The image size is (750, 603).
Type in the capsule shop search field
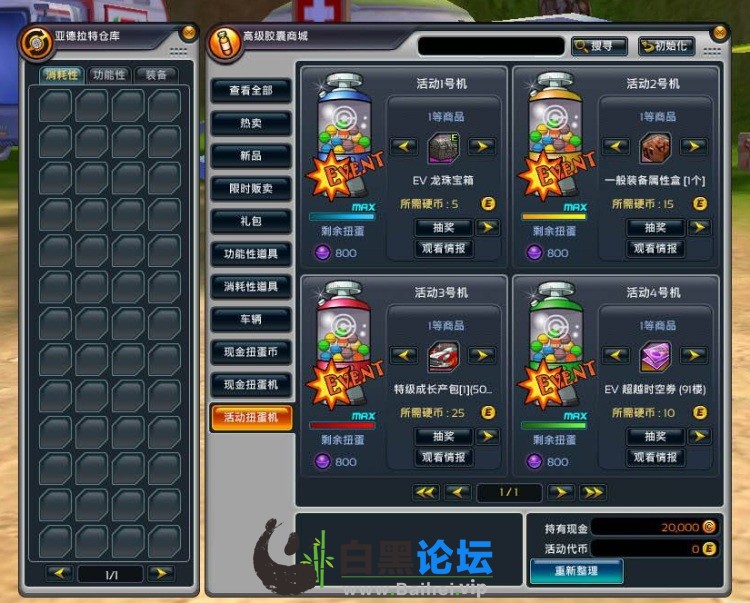pyautogui.click(x=490, y=46)
